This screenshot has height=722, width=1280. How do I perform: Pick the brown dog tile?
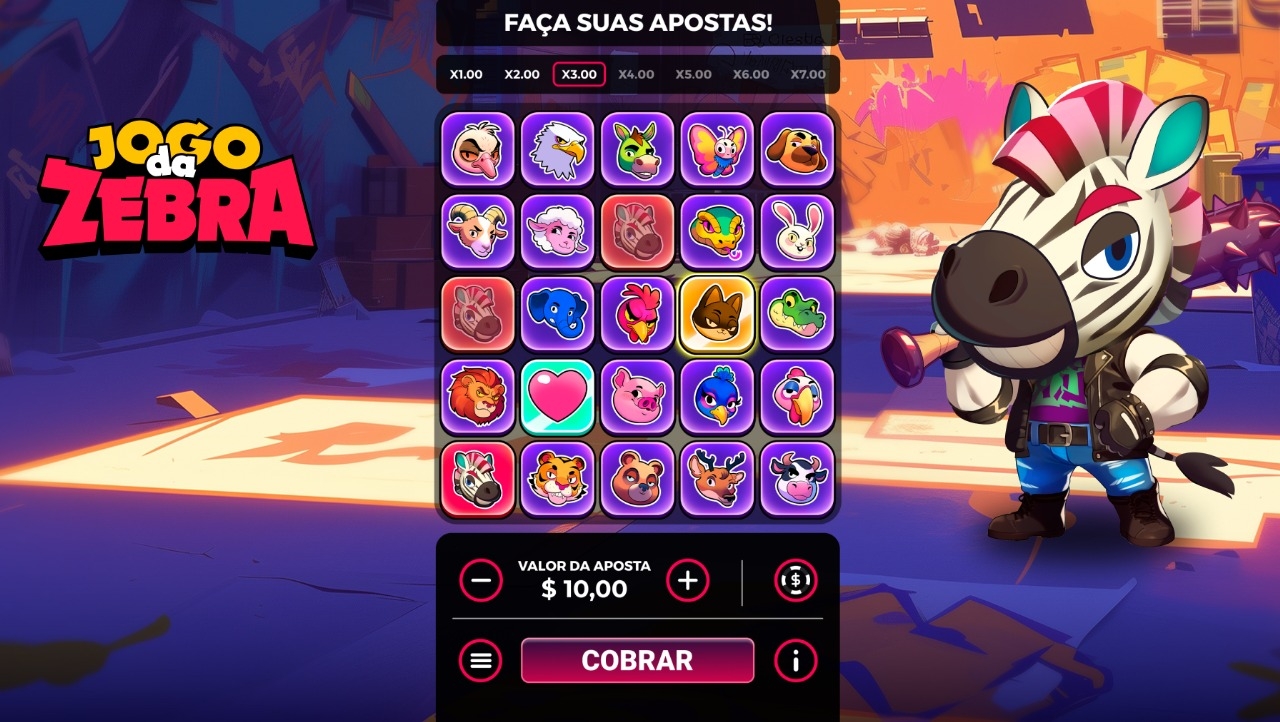pos(797,150)
